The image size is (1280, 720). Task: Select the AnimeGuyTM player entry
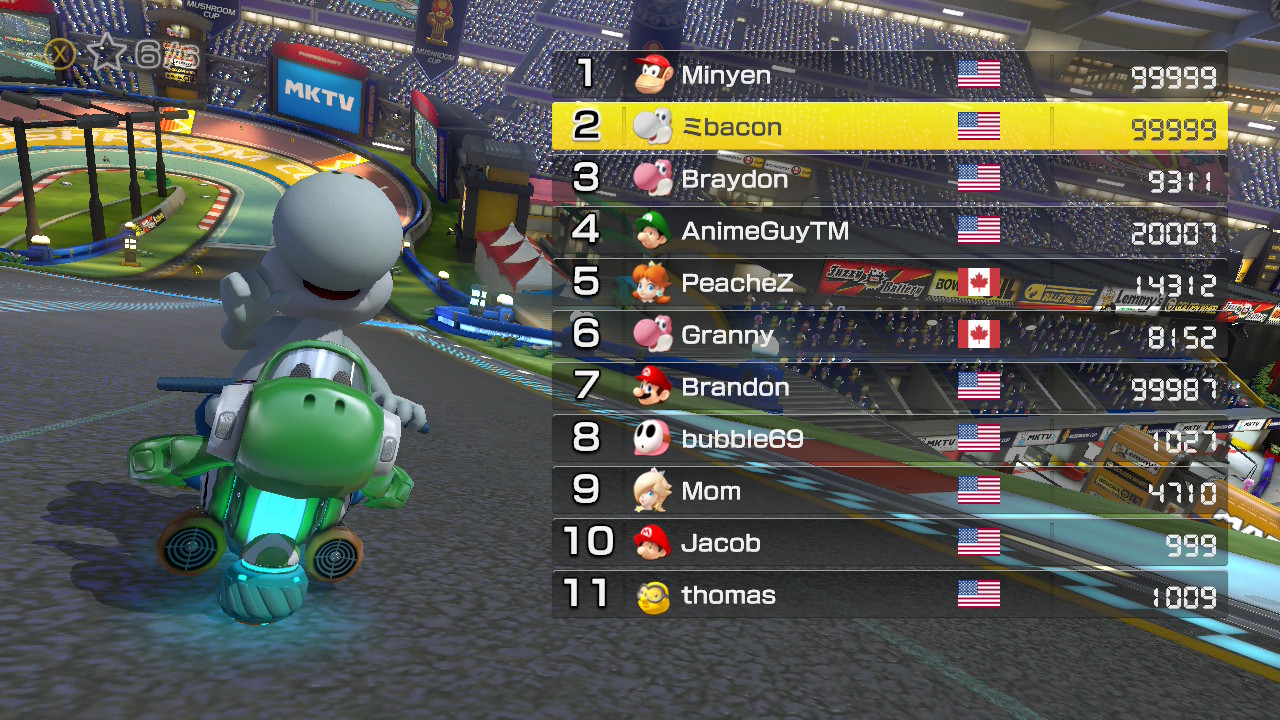pyautogui.click(x=889, y=231)
